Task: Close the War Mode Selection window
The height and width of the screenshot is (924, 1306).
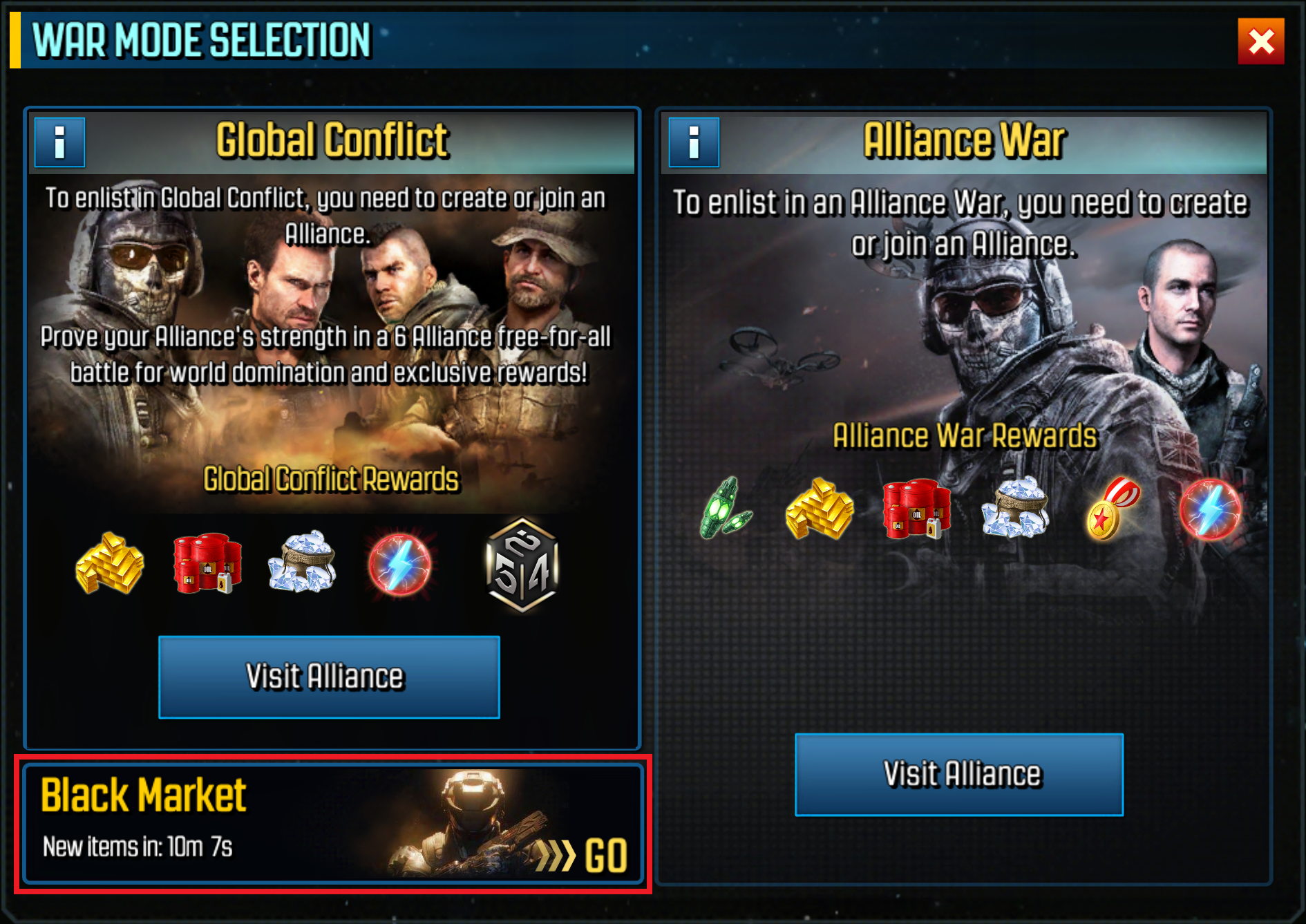Action: 1260,41
